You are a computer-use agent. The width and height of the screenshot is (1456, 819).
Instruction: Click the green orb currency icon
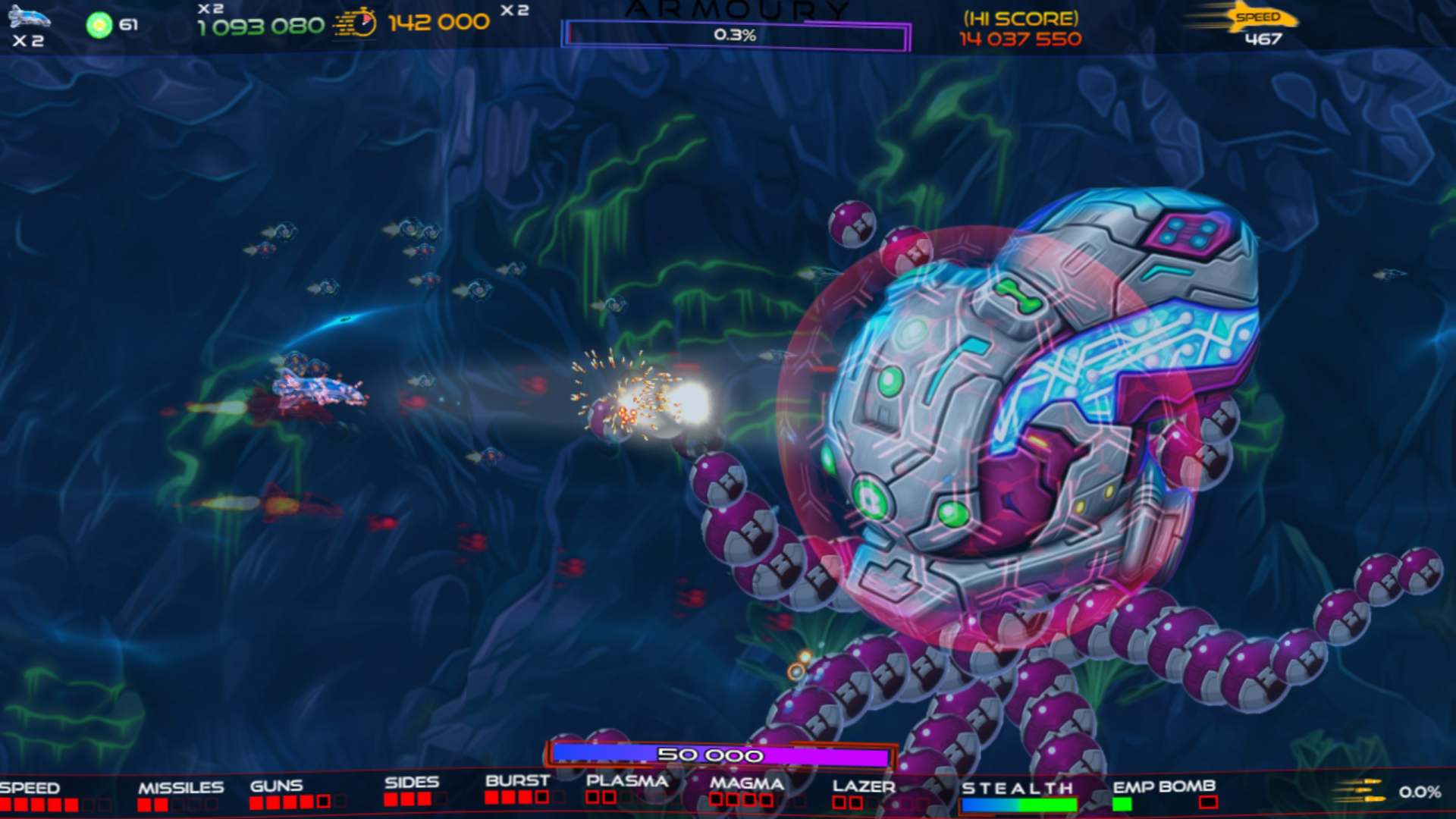point(99,25)
